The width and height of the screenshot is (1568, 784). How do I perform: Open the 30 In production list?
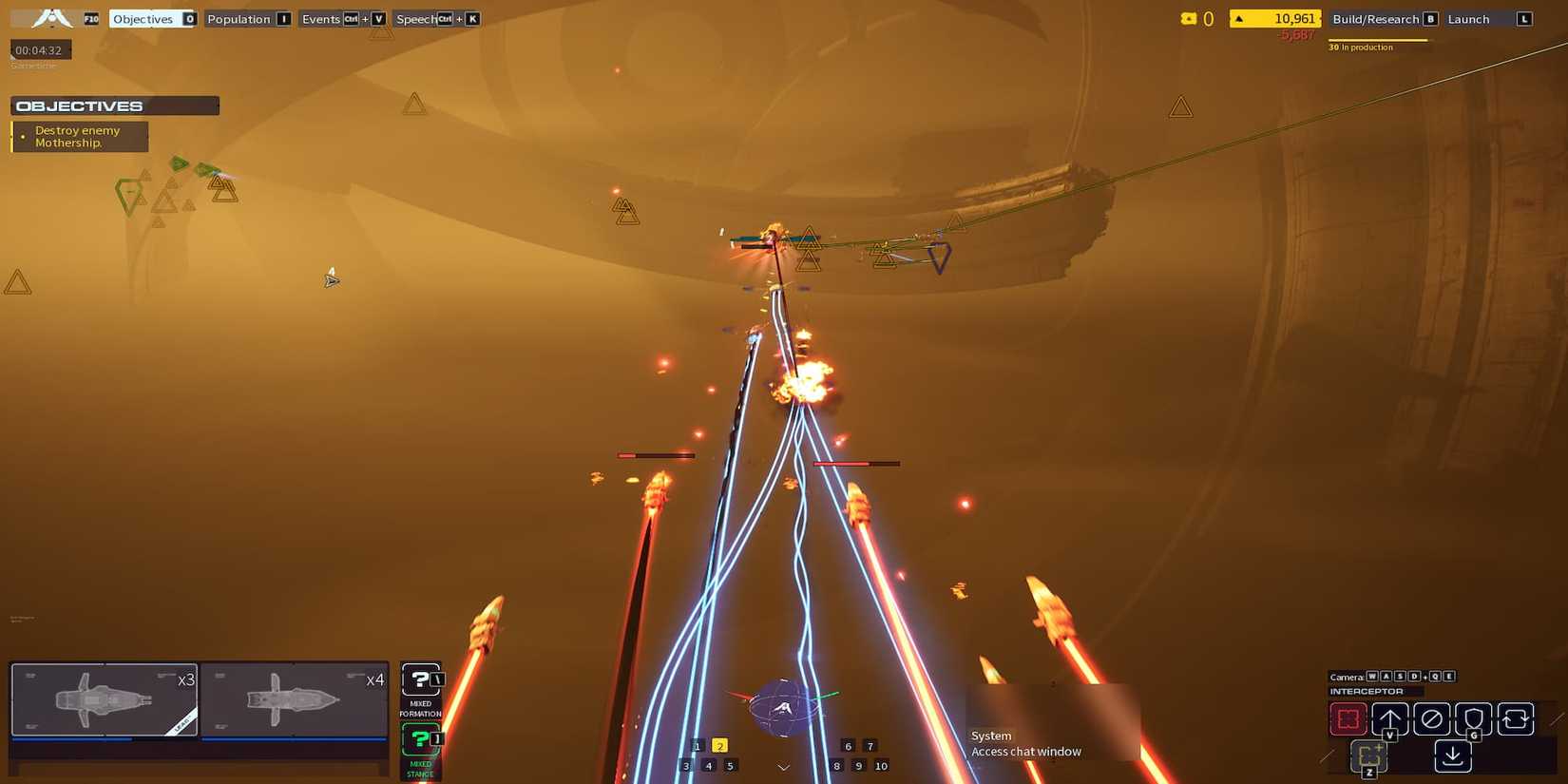click(1363, 47)
